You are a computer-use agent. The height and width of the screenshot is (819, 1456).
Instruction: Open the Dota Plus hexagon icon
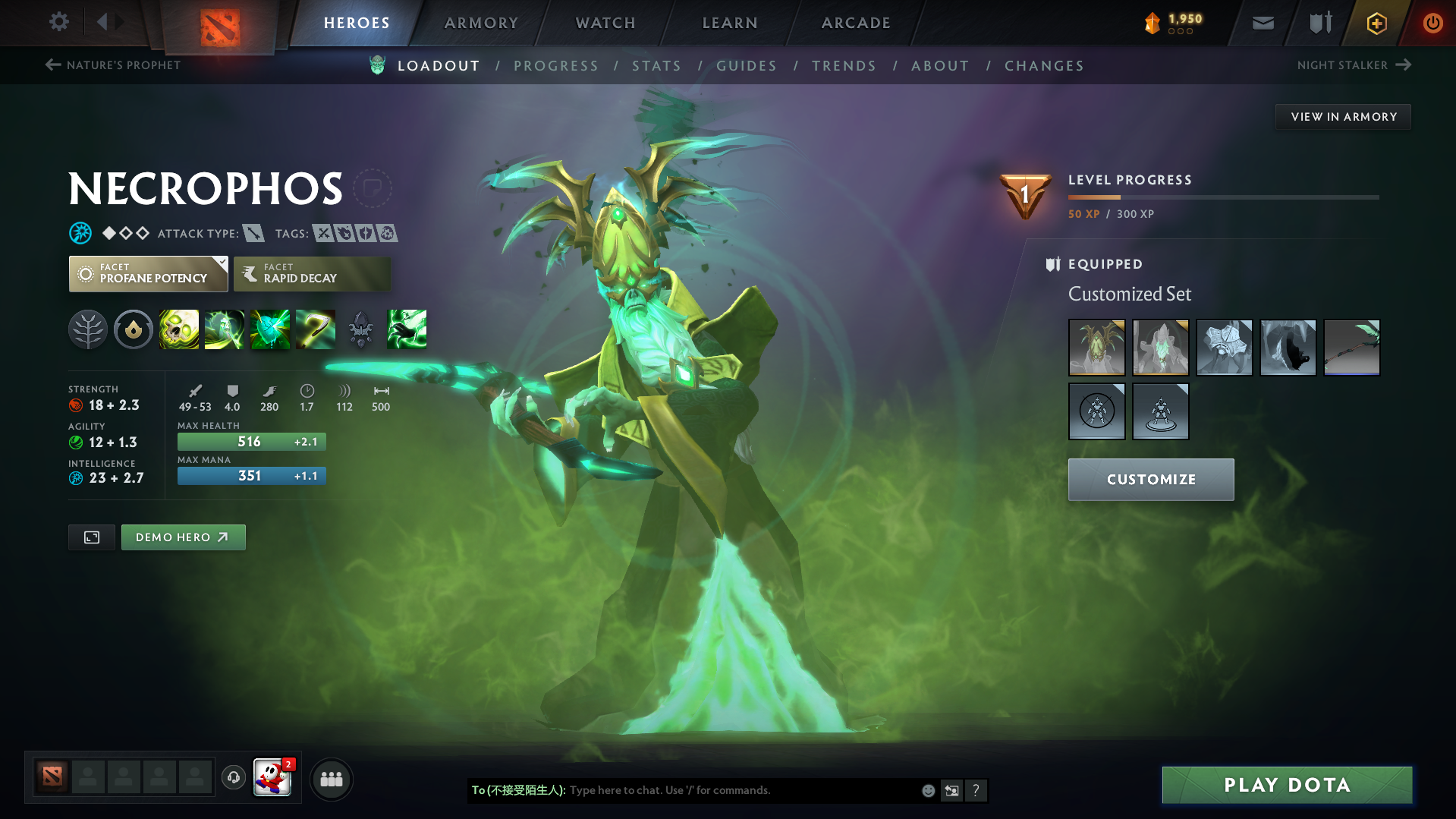1376,23
